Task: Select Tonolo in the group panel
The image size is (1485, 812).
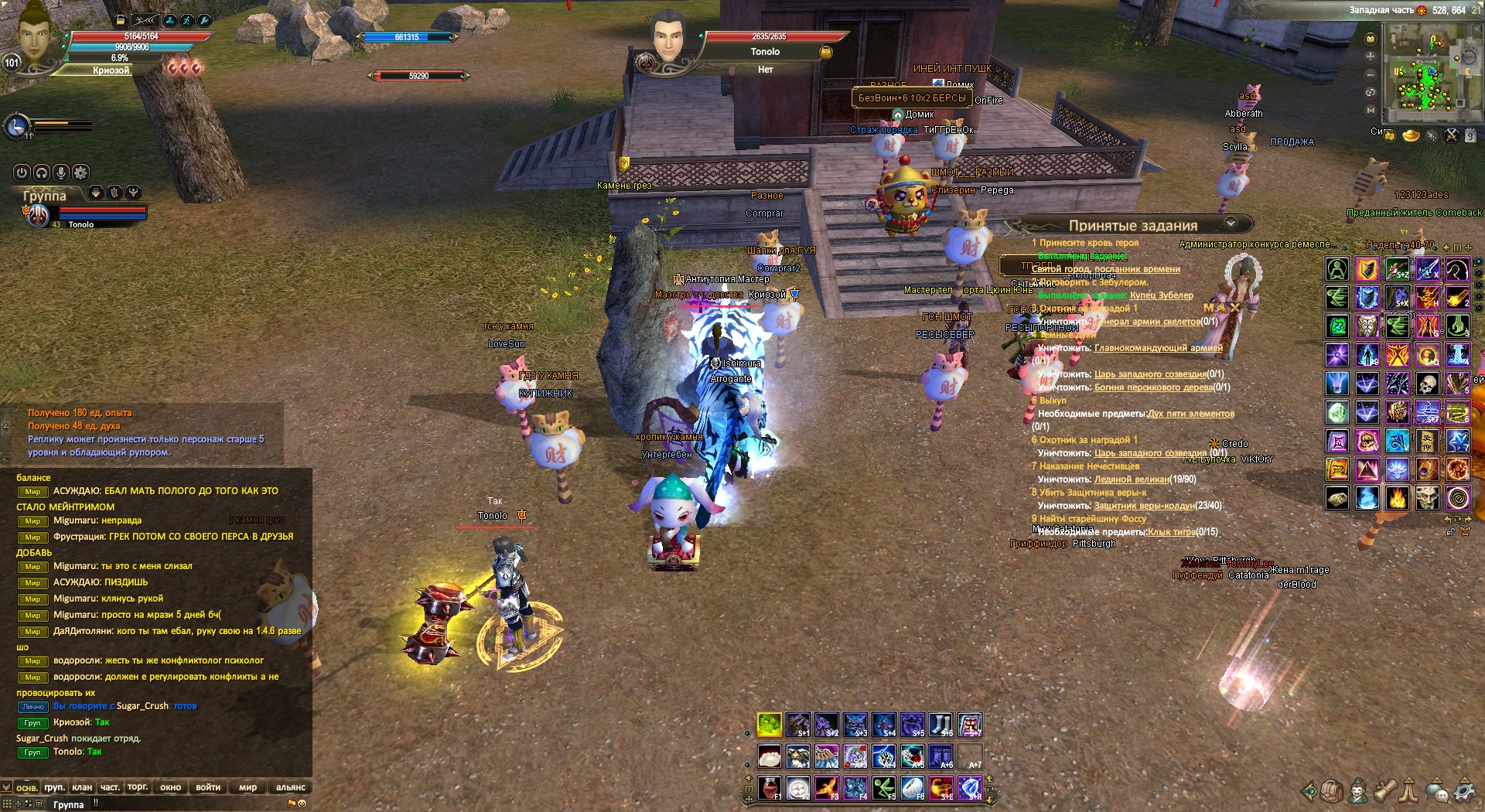Action: click(x=80, y=224)
